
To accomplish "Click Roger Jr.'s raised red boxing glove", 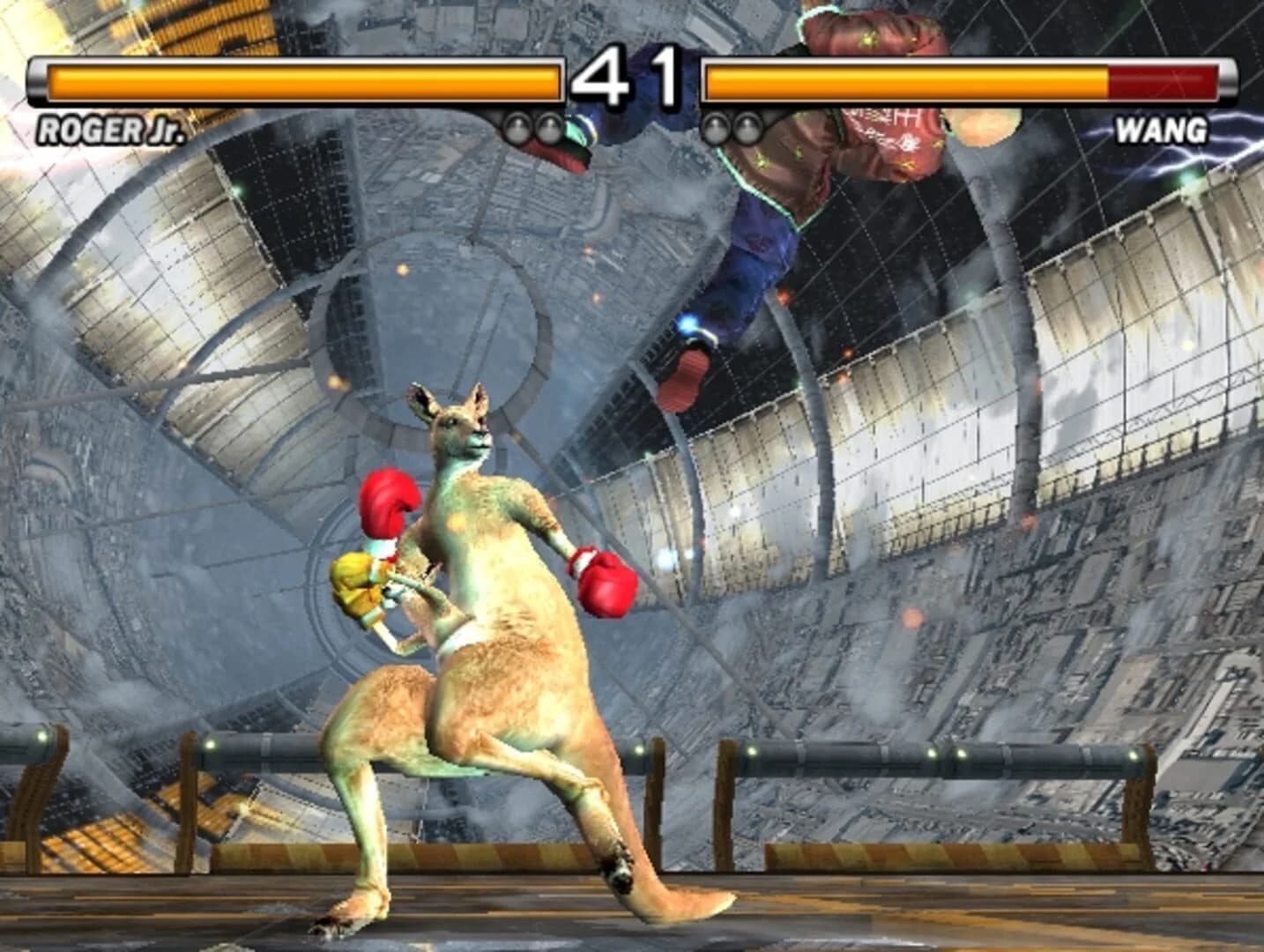I will (388, 502).
